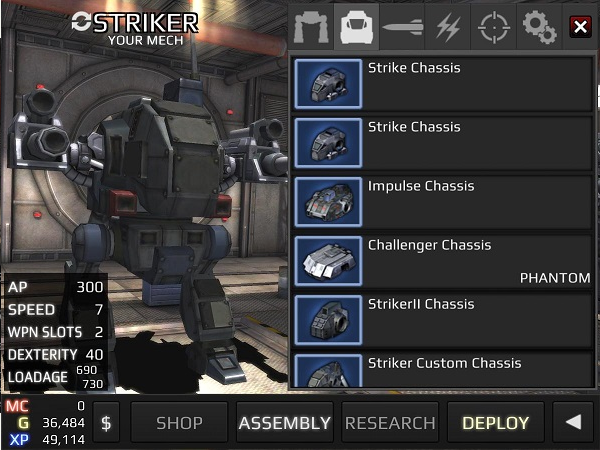The width and height of the screenshot is (600, 450).
Task: Close the parts panel with X
Action: [x=580, y=27]
